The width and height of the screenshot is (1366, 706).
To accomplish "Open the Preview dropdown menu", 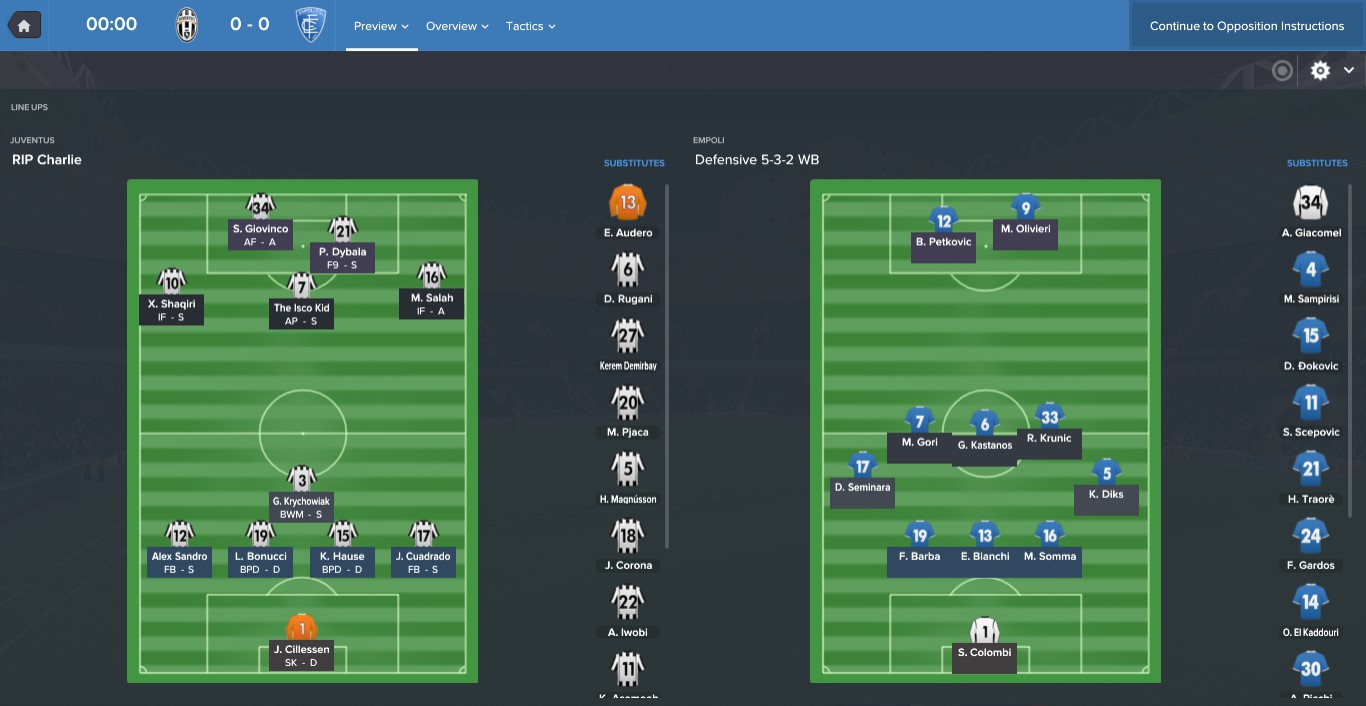I will [381, 26].
